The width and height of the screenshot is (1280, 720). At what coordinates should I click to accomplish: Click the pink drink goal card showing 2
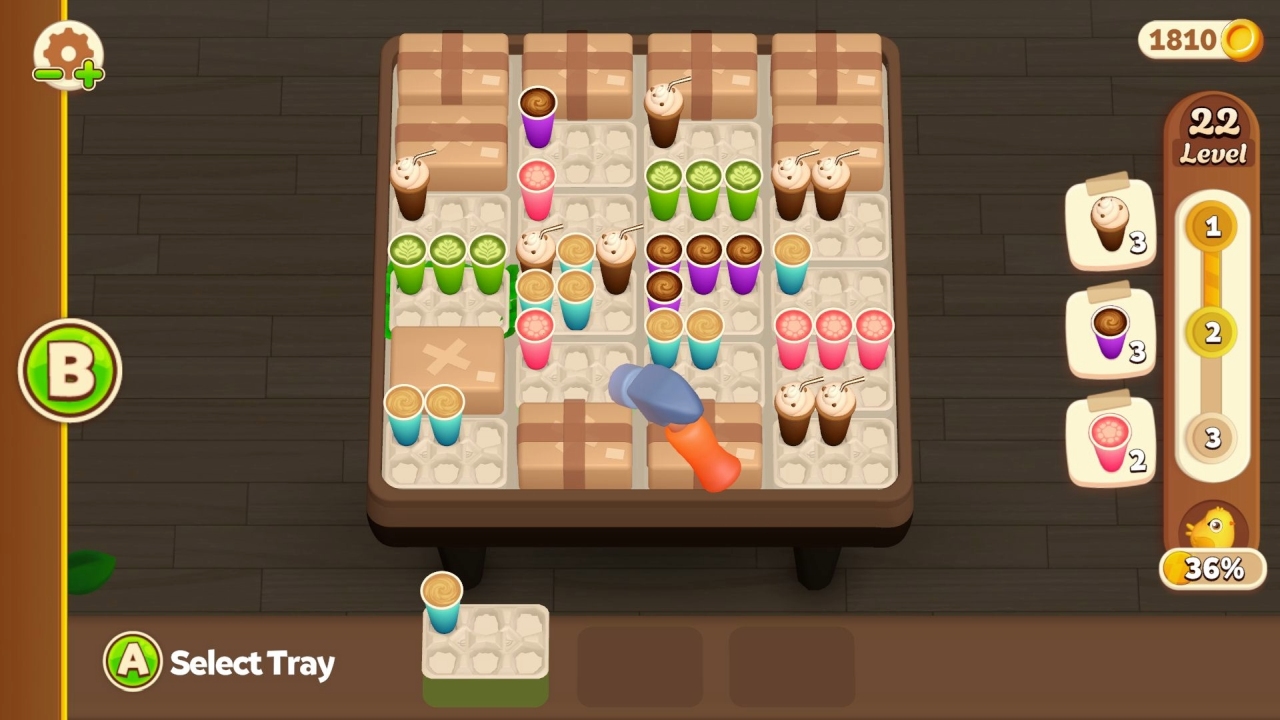click(1110, 440)
